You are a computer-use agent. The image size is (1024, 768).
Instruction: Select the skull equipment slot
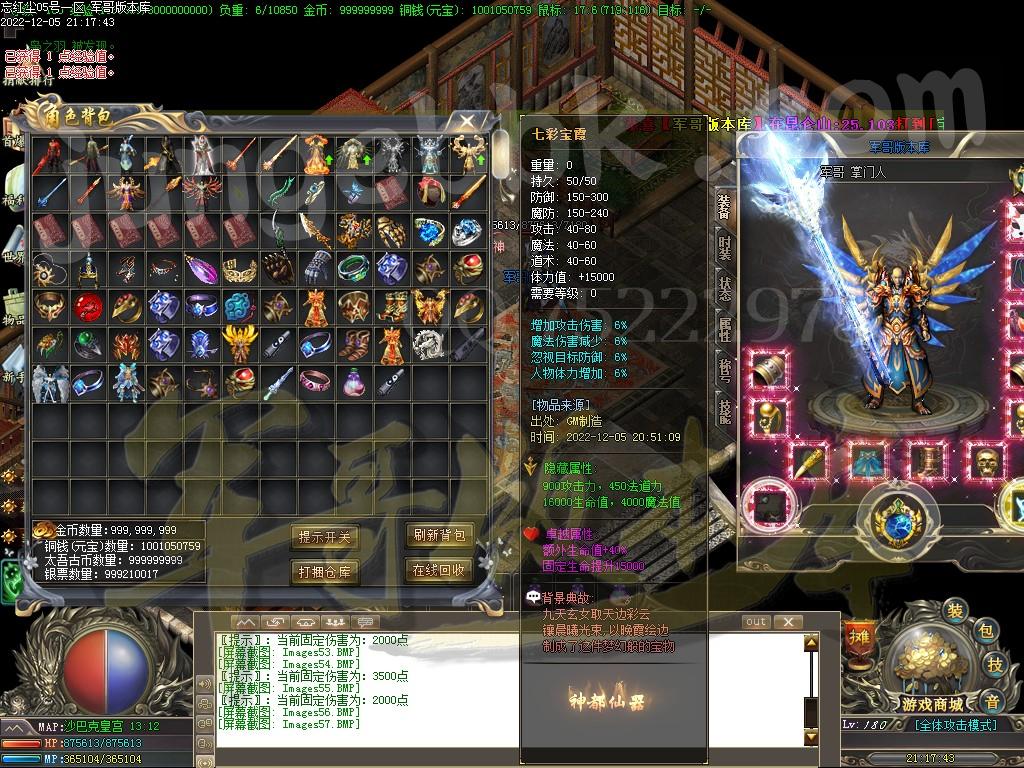coord(989,462)
